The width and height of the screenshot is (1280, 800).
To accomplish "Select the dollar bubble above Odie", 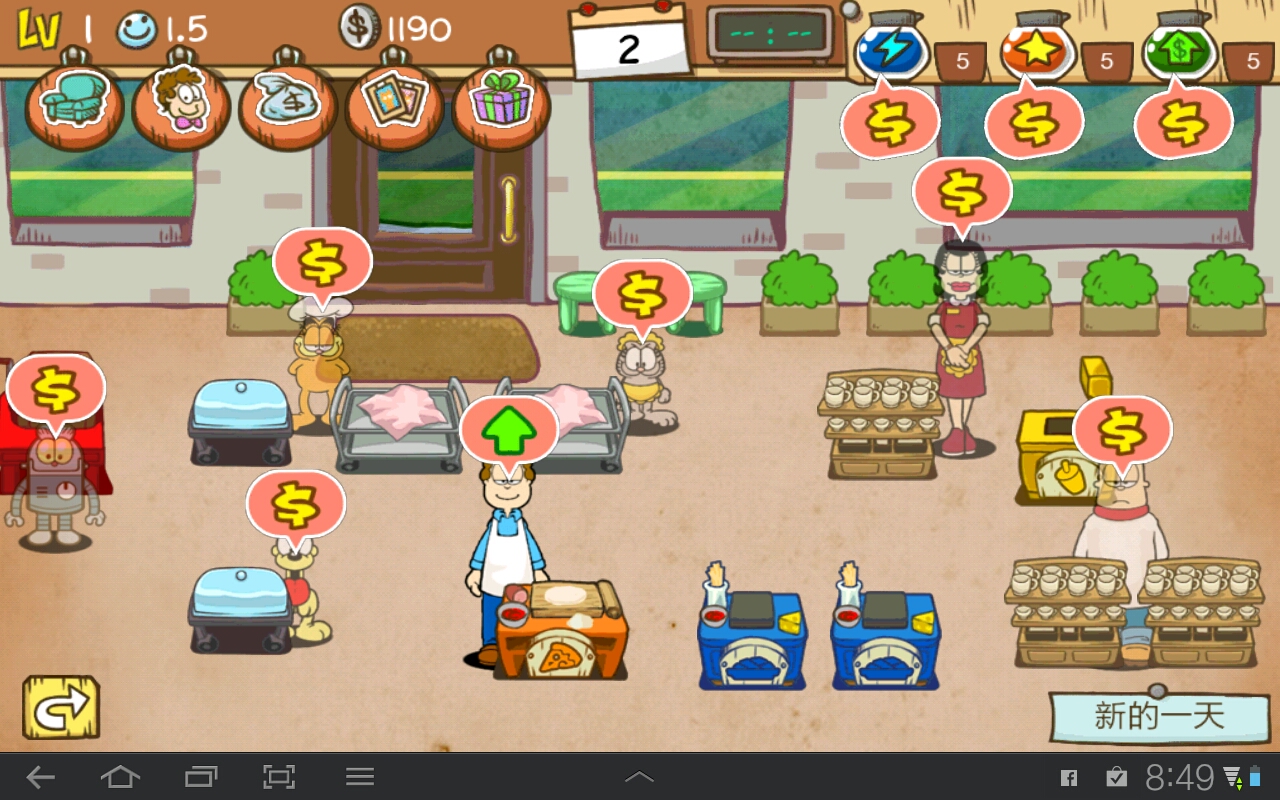I will (x=296, y=505).
